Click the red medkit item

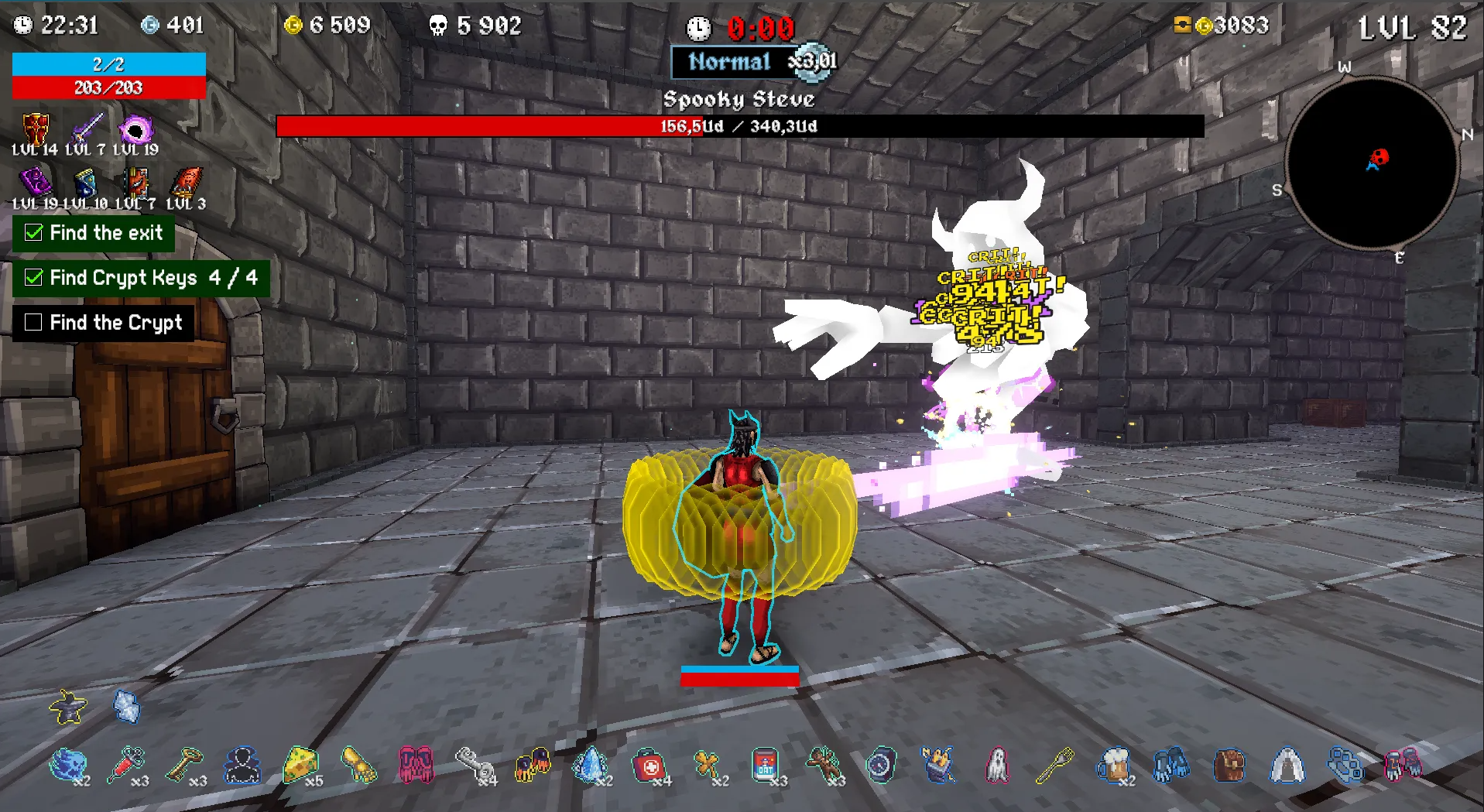(x=650, y=766)
